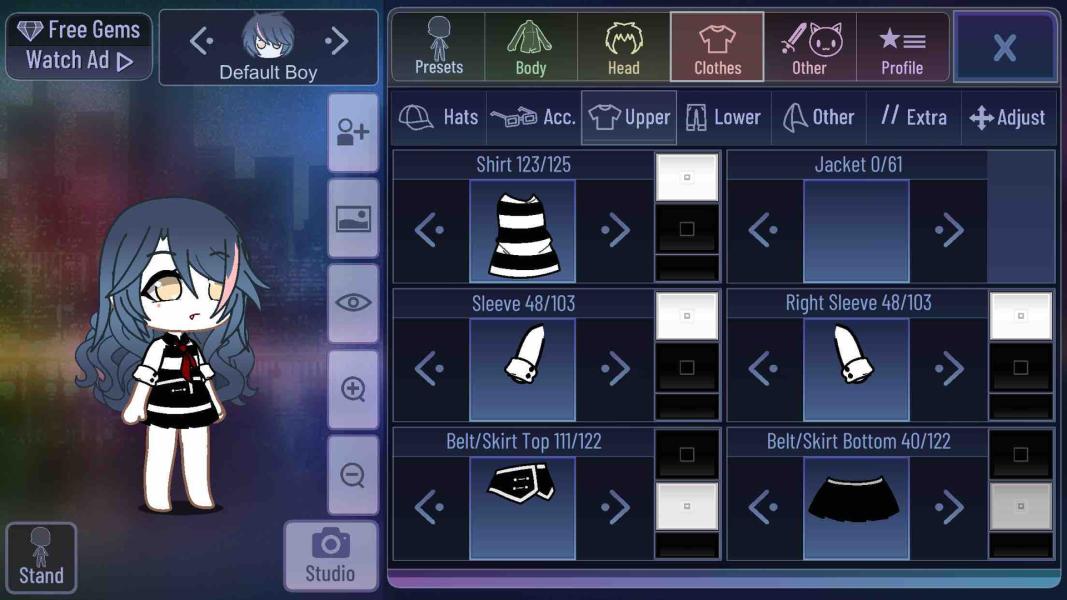Open the Head customization tab
Viewport: 1067px width, 600px height.
623,47
